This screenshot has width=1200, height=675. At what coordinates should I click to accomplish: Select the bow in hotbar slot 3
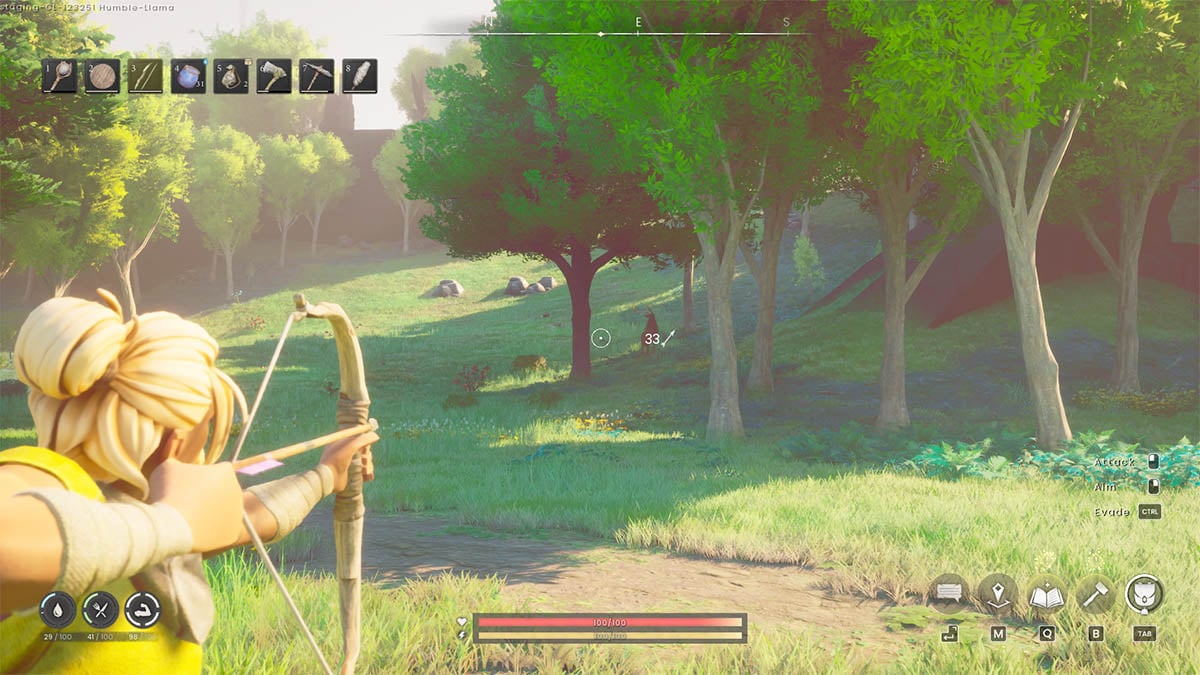click(x=145, y=77)
